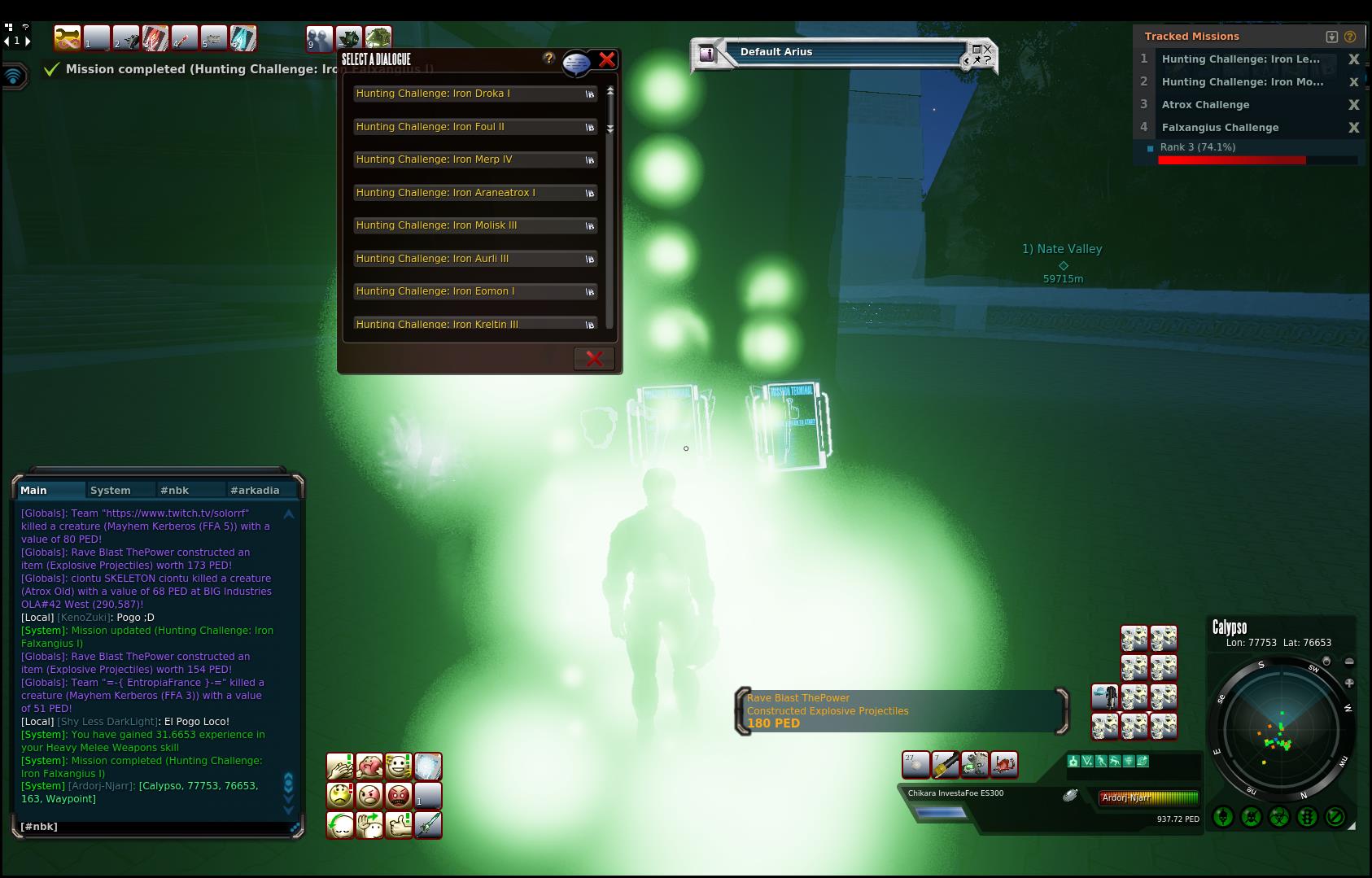Switch to the System chat tab
Screen dimensions: 1372x878
[111, 490]
